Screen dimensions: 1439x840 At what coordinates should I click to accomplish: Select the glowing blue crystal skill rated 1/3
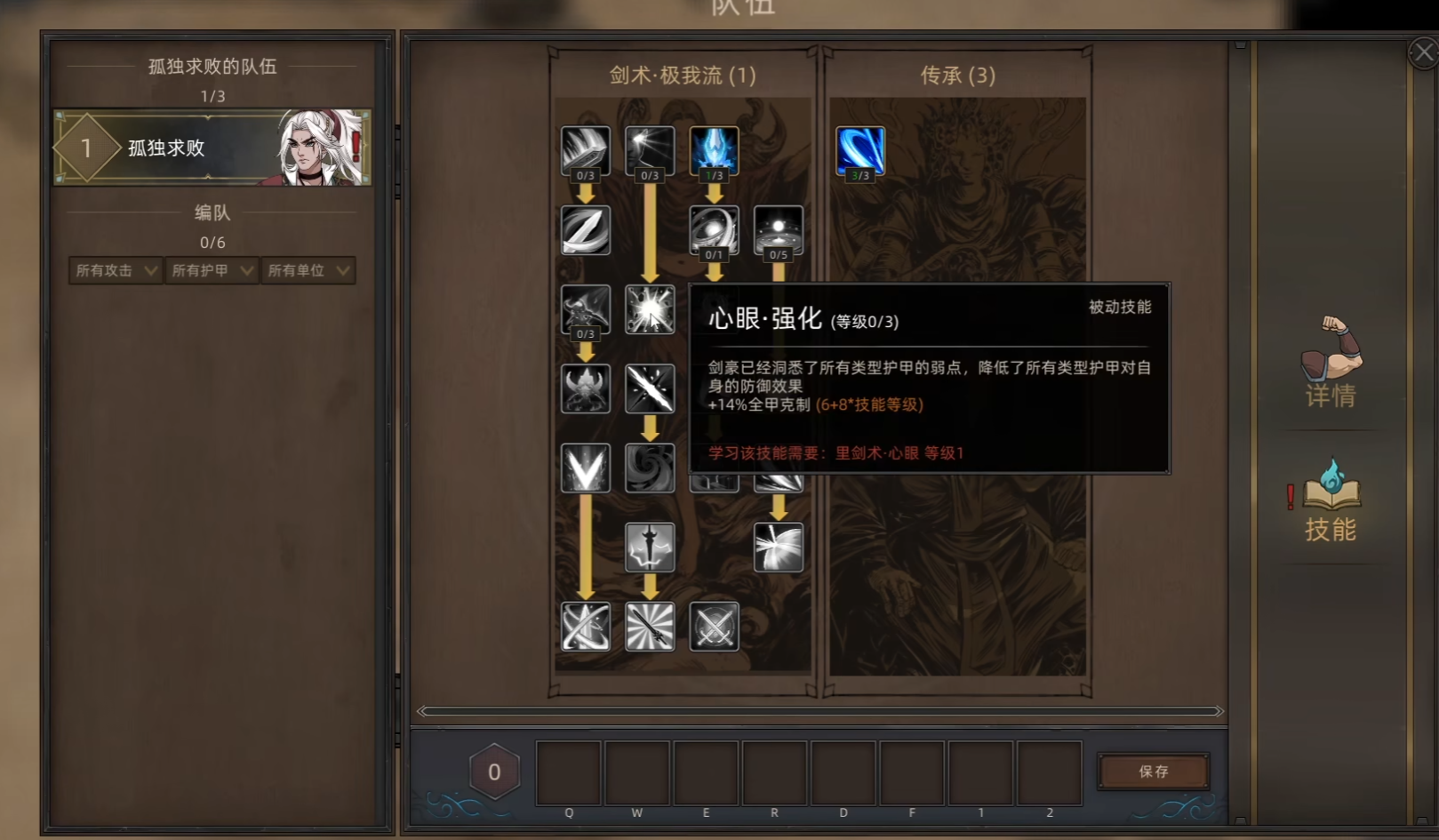click(714, 151)
